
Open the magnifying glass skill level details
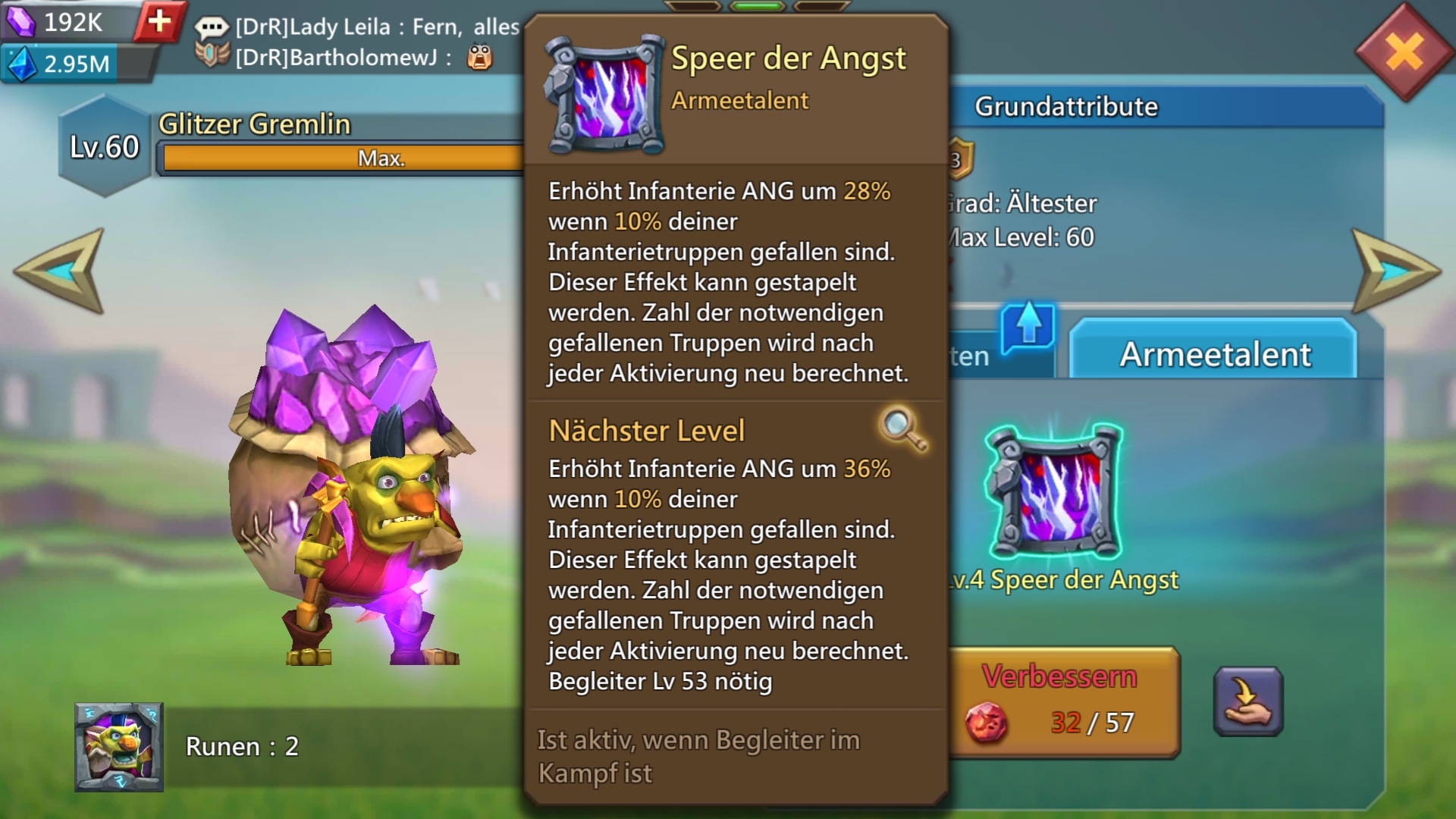click(x=902, y=429)
